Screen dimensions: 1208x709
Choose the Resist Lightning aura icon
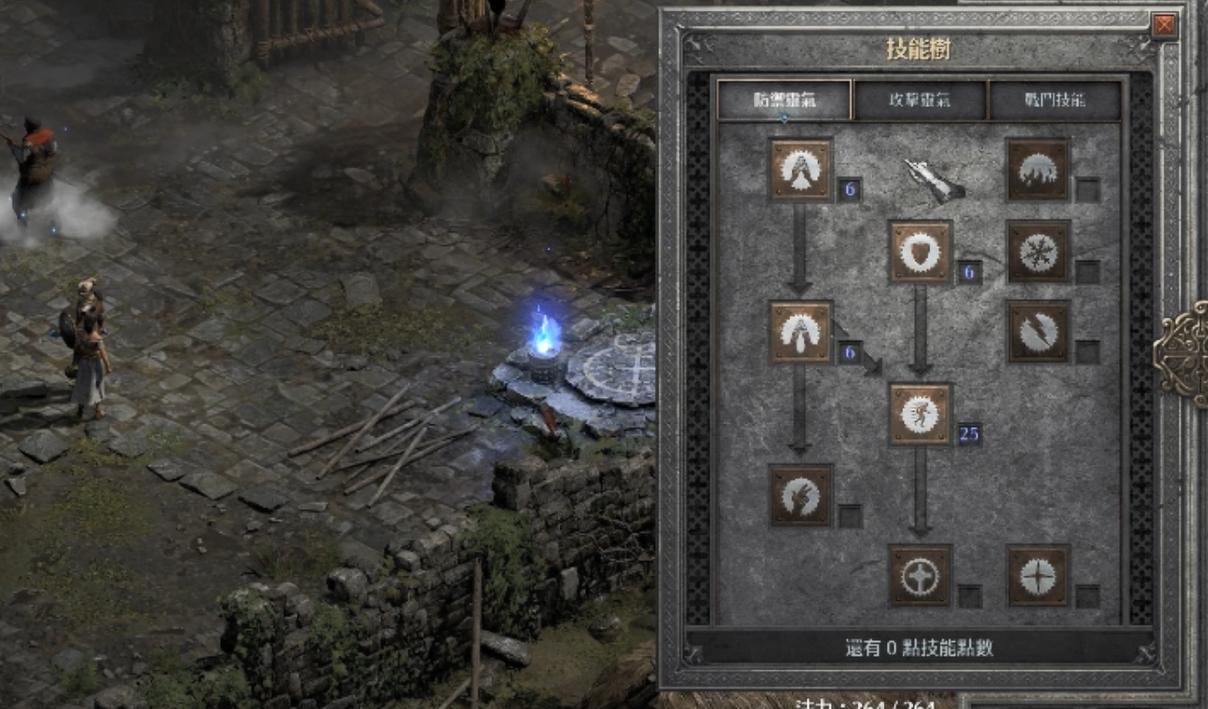click(x=1038, y=332)
